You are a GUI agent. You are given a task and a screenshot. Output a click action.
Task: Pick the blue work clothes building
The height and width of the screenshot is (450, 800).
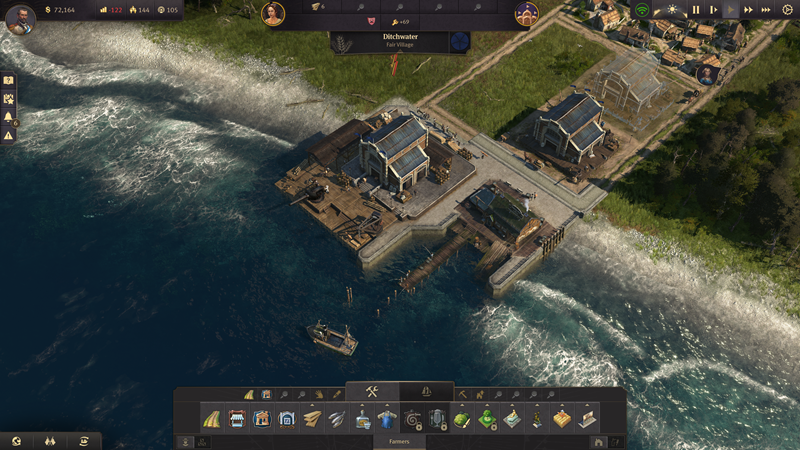click(387, 419)
